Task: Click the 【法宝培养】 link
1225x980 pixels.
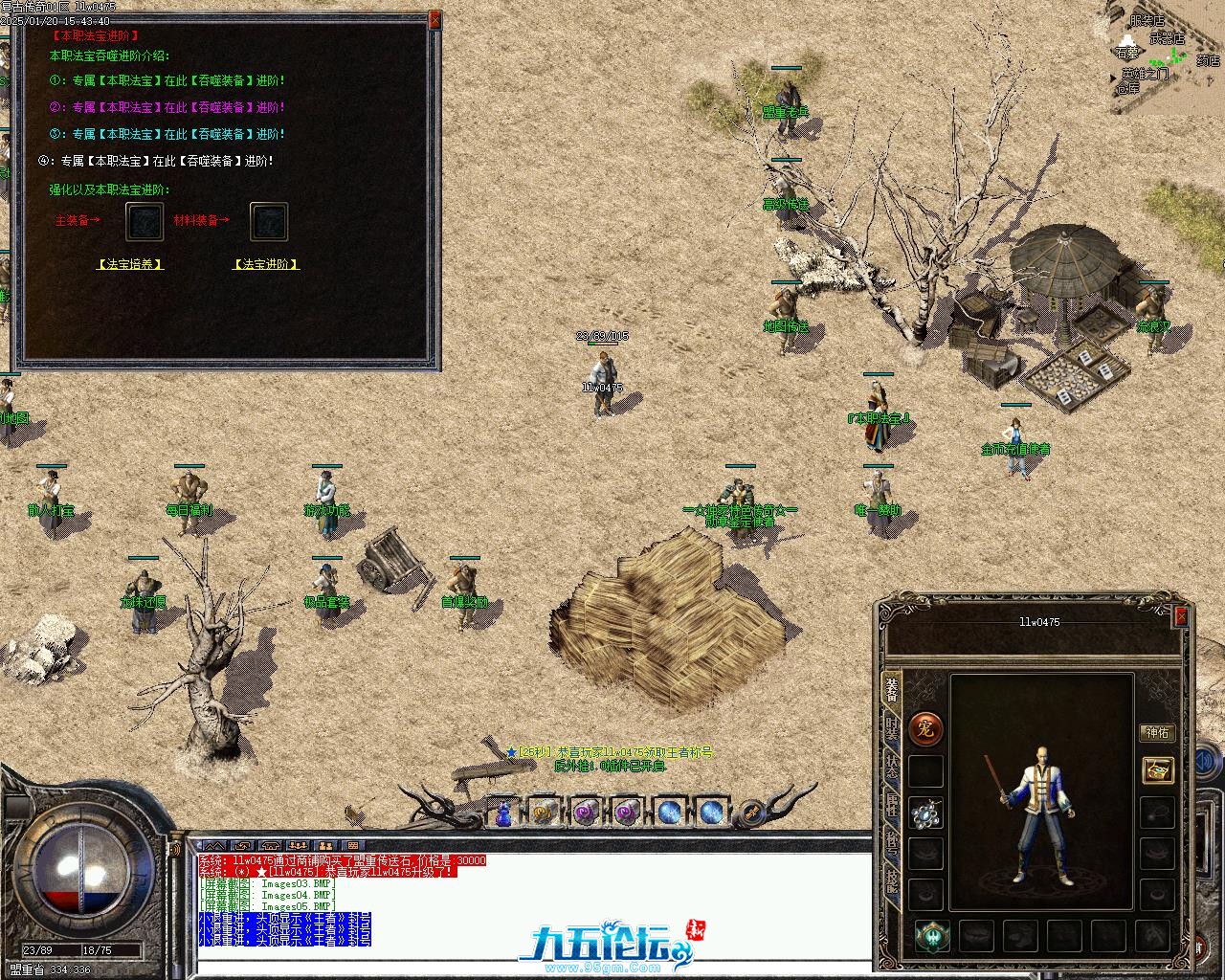Action: point(130,264)
